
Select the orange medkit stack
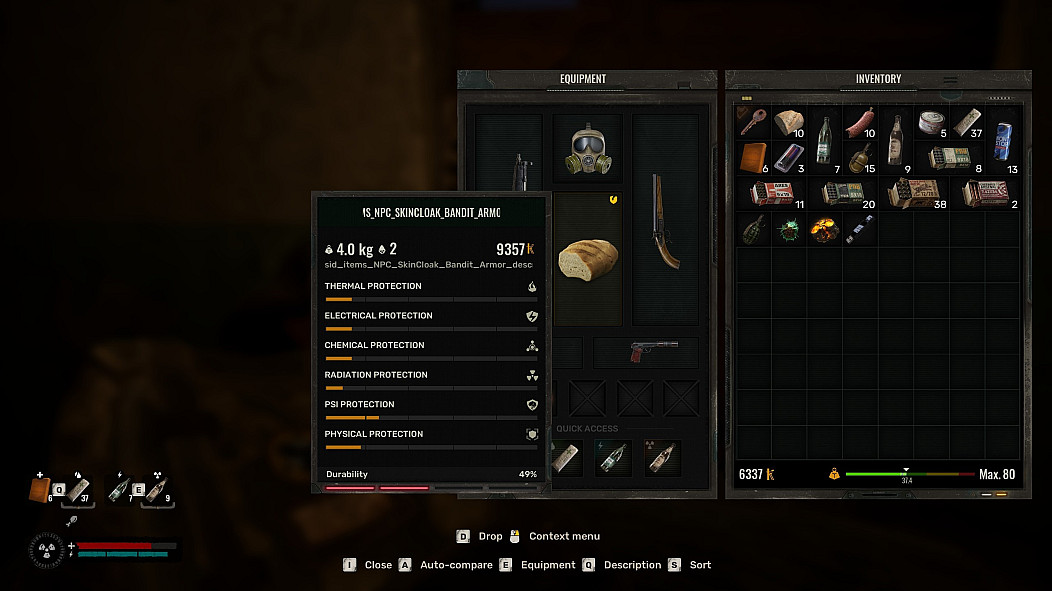(753, 157)
